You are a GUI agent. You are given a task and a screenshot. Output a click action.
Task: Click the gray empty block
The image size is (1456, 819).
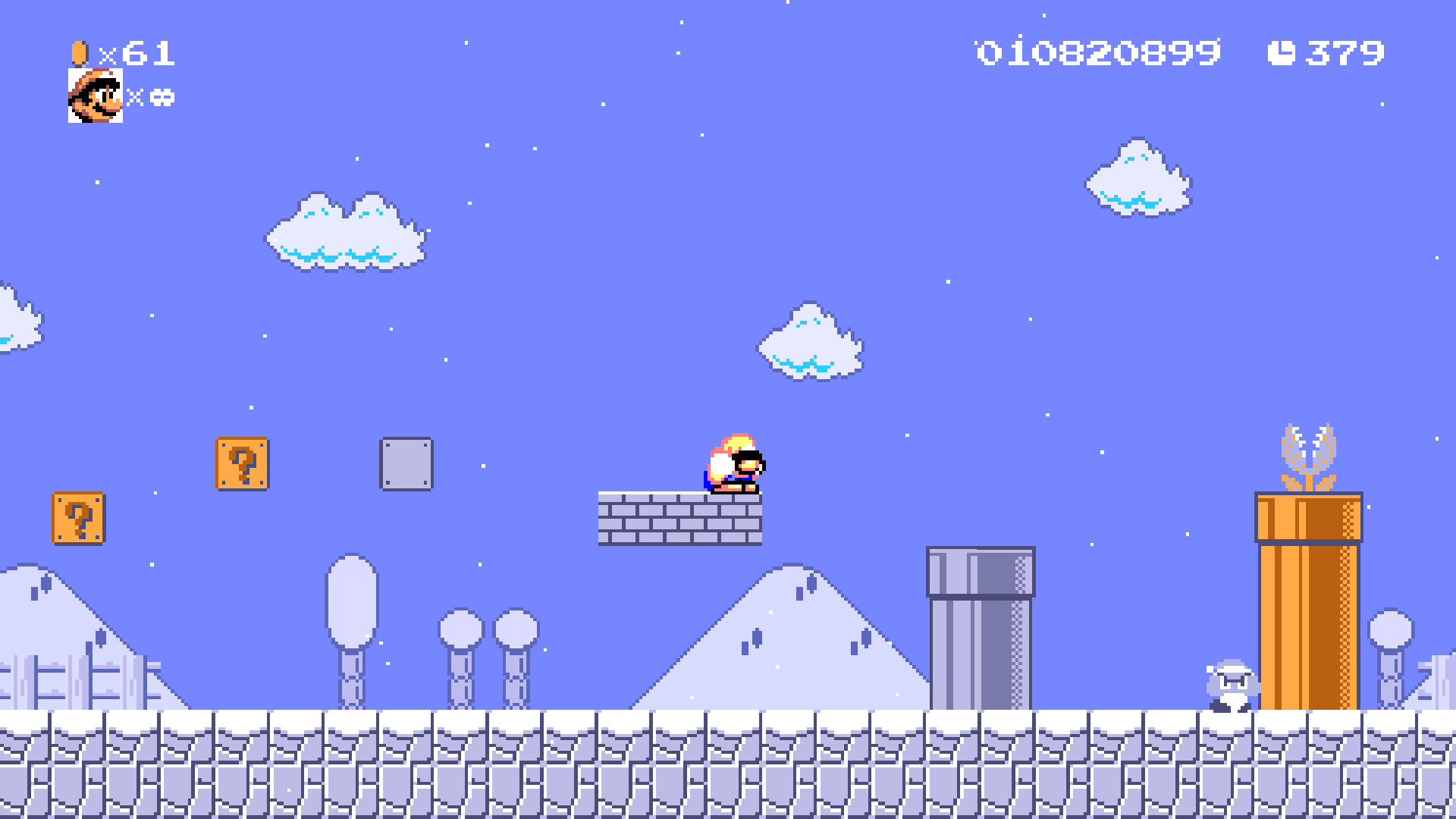click(407, 464)
